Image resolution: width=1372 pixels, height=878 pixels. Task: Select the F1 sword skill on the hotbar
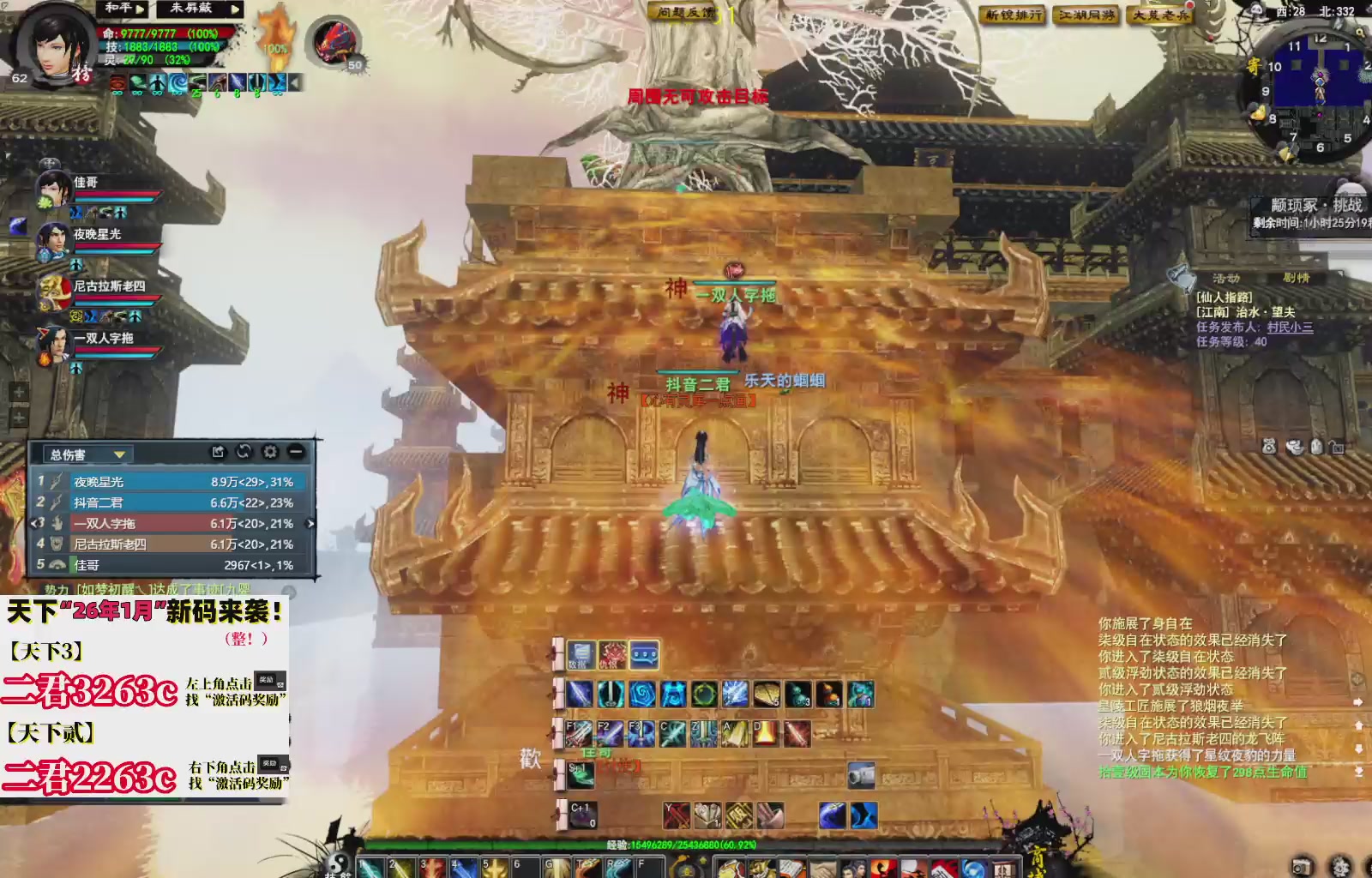pyautogui.click(x=580, y=733)
